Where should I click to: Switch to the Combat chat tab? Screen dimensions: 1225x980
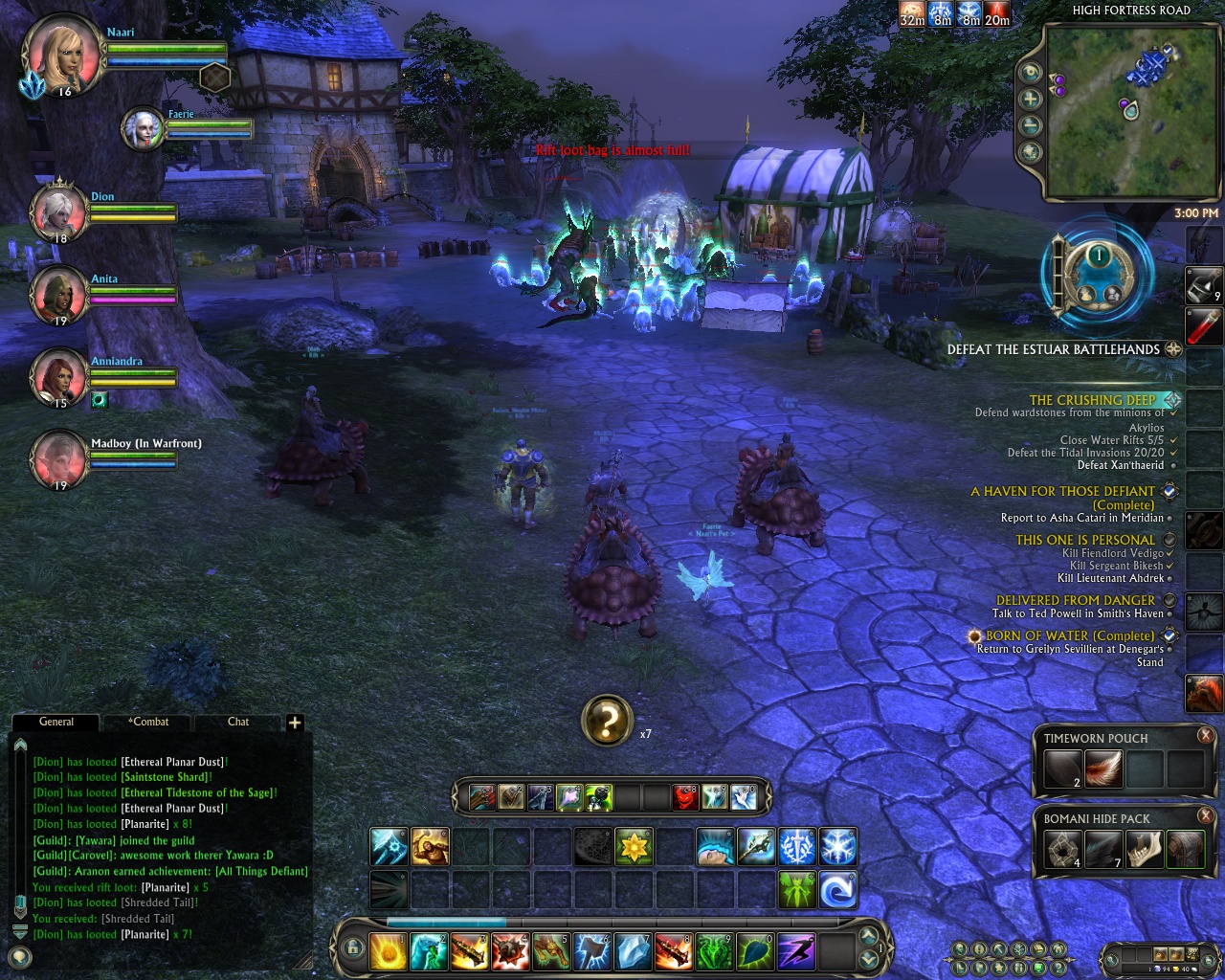click(x=150, y=722)
